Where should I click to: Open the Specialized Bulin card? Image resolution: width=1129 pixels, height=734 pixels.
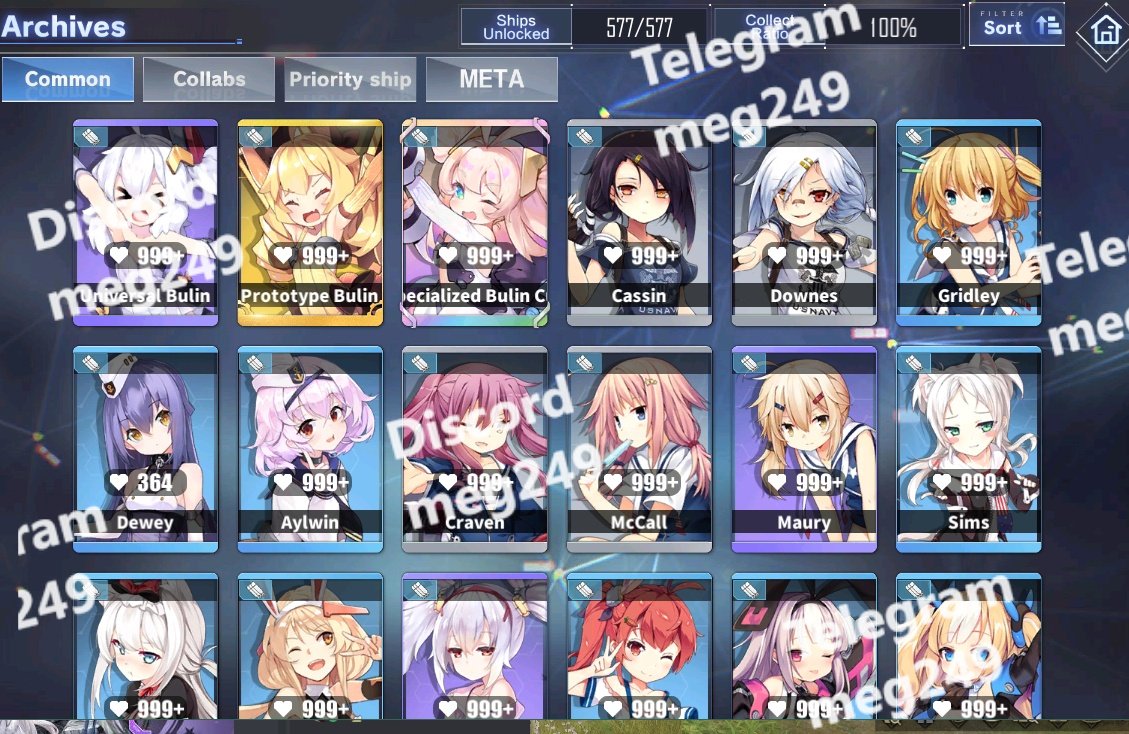click(475, 222)
